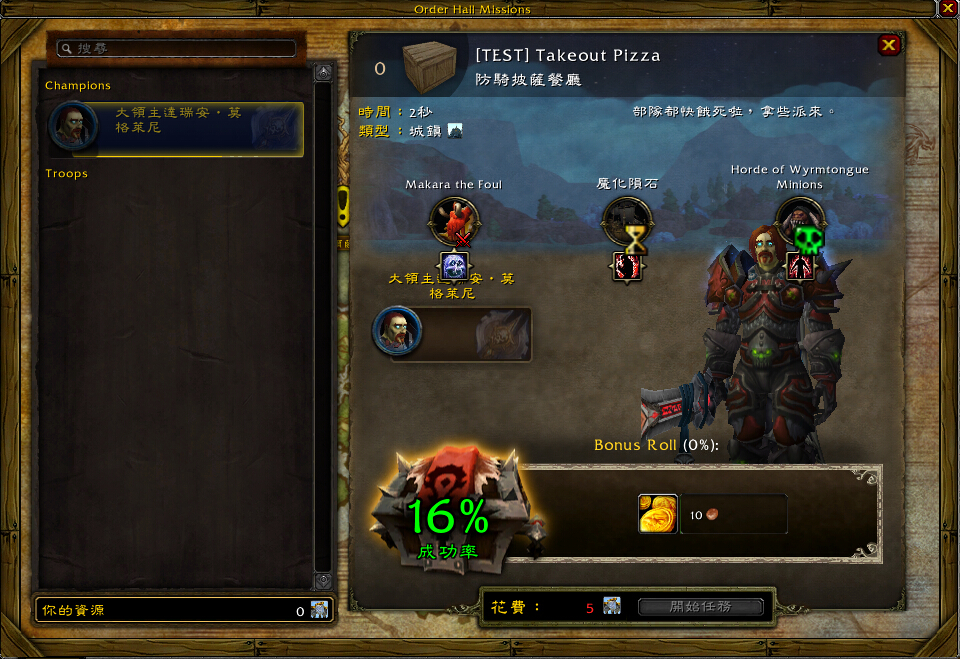Click the ability counter under Wyrmtongue Minions
Image resolution: width=960 pixels, height=659 pixels.
799,266
